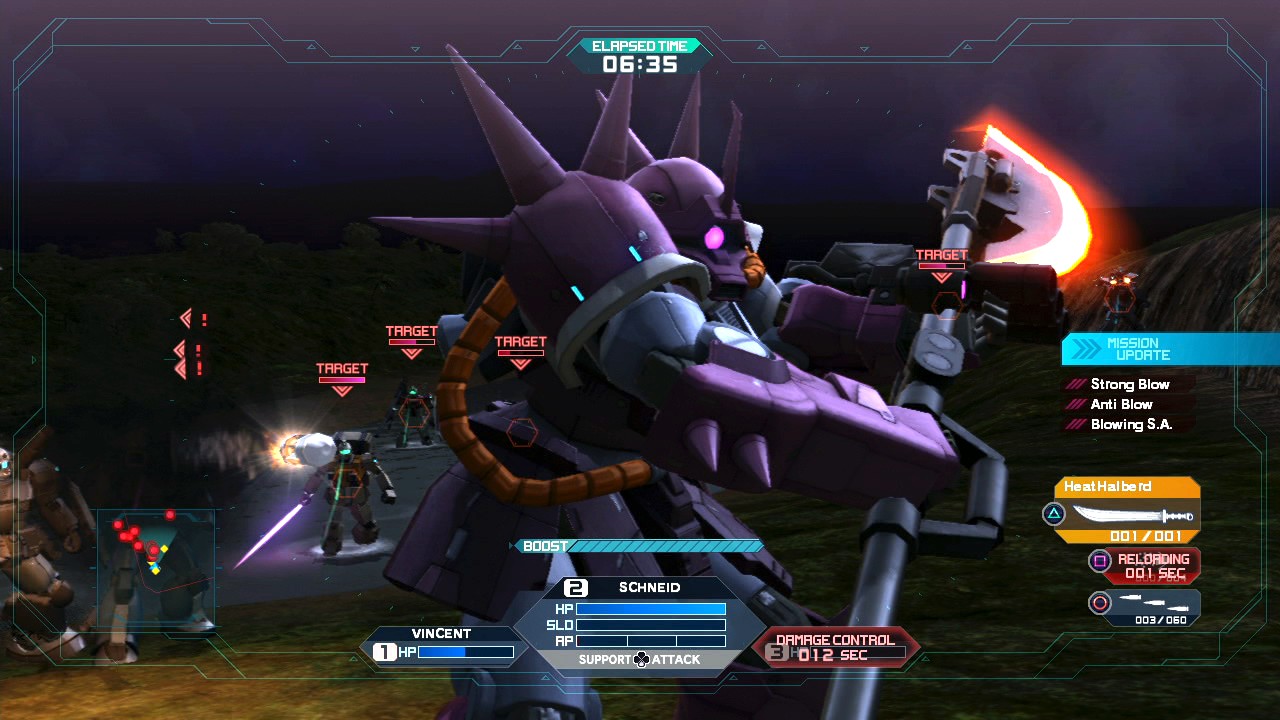Select the Anti Blow mission entry
Viewport: 1280px width, 720px height.
[1120, 404]
